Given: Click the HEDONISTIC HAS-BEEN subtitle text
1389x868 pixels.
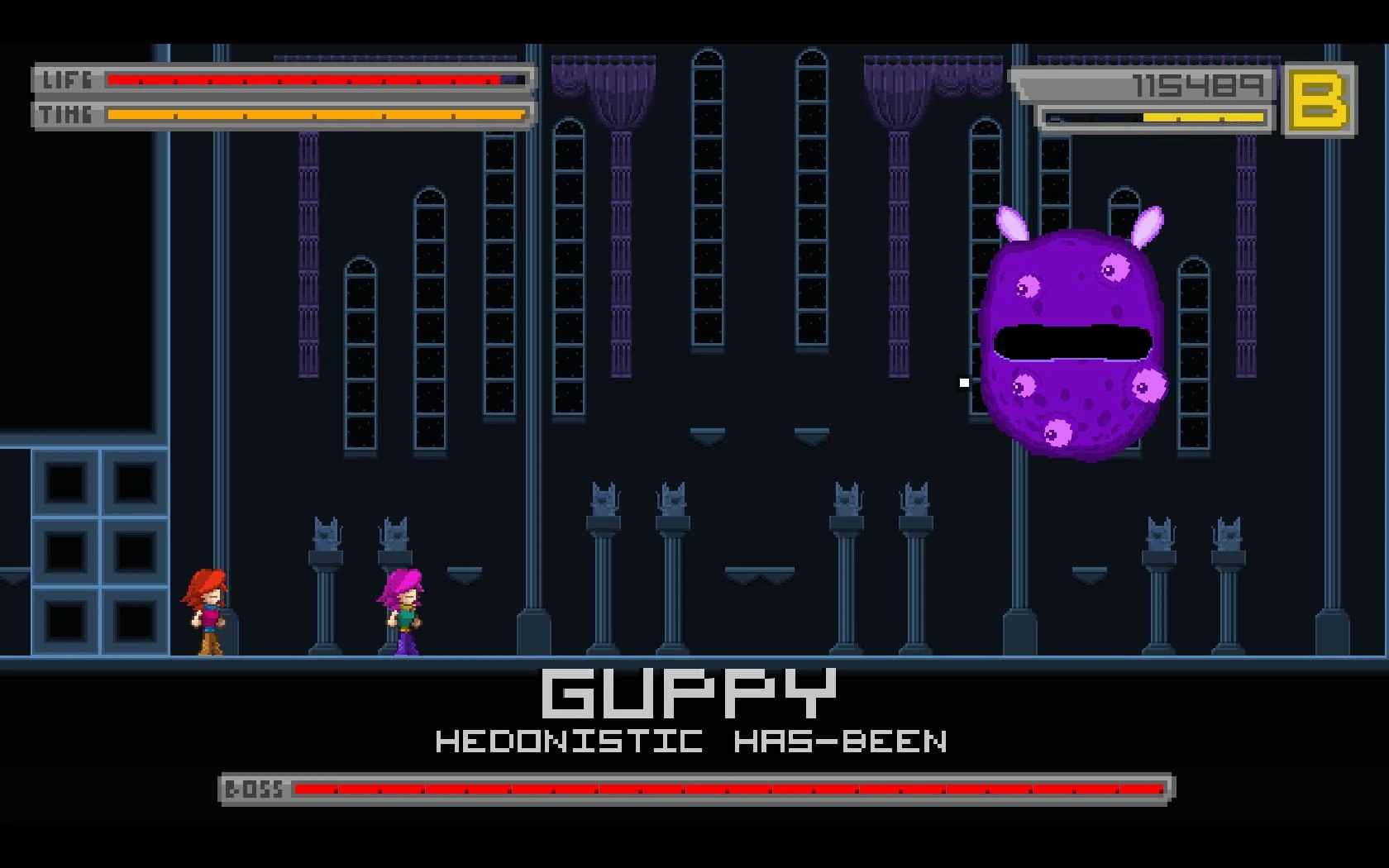Looking at the screenshot, I should point(691,742).
